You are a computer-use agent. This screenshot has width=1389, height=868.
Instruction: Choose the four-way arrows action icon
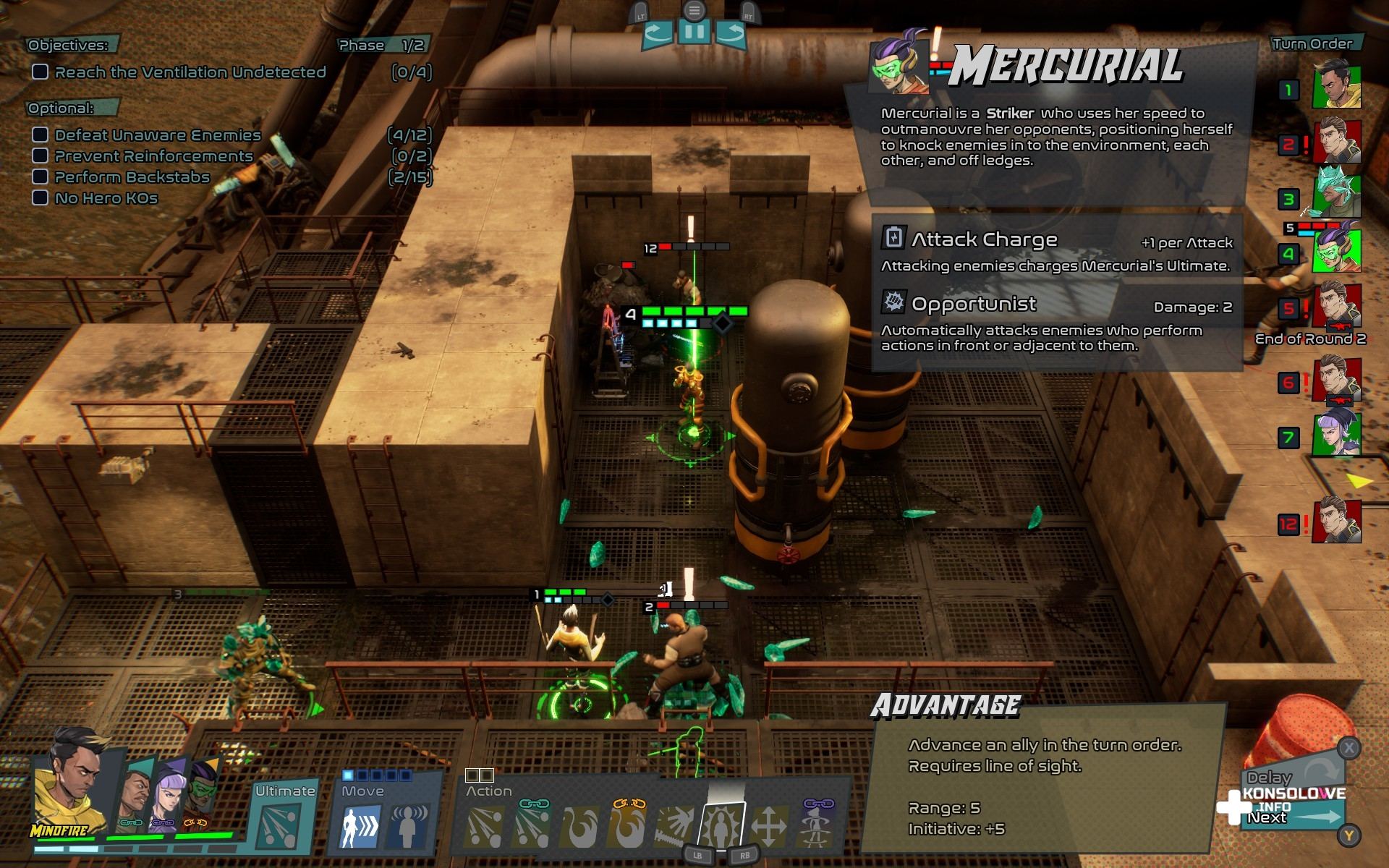tap(768, 825)
